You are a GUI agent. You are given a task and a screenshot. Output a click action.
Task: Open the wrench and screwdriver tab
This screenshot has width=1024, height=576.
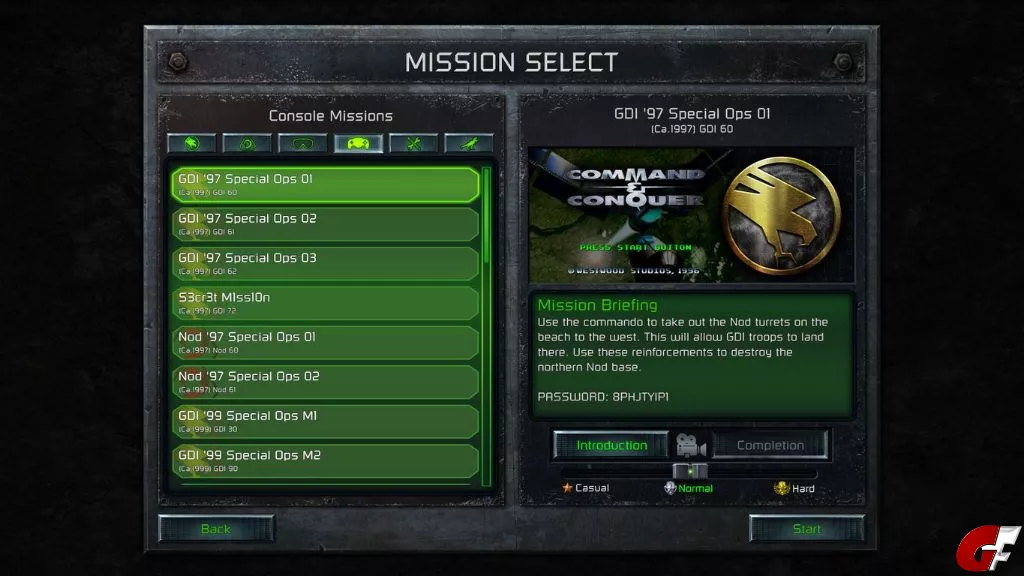pos(413,144)
